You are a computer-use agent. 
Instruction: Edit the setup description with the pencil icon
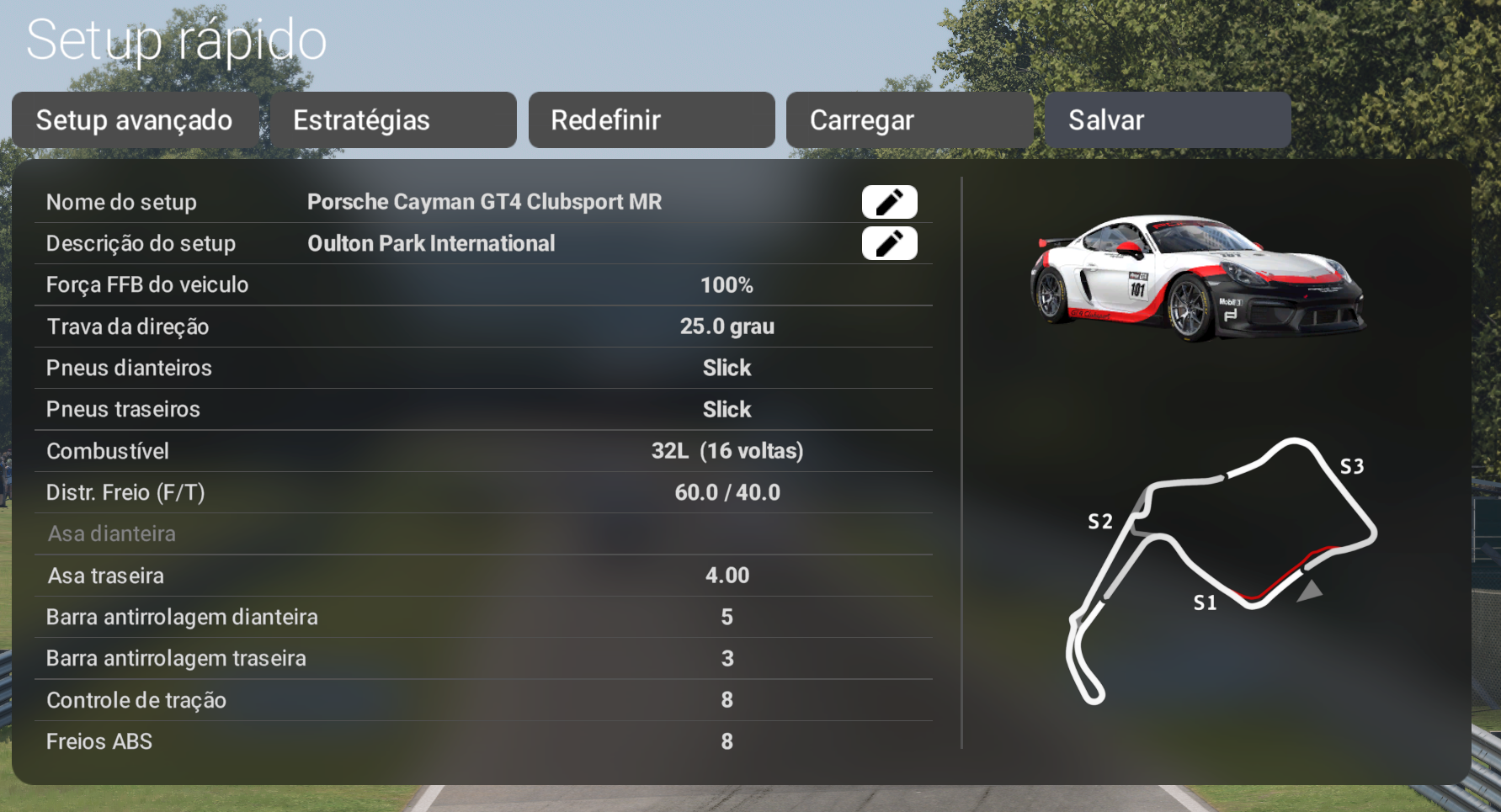(x=889, y=243)
